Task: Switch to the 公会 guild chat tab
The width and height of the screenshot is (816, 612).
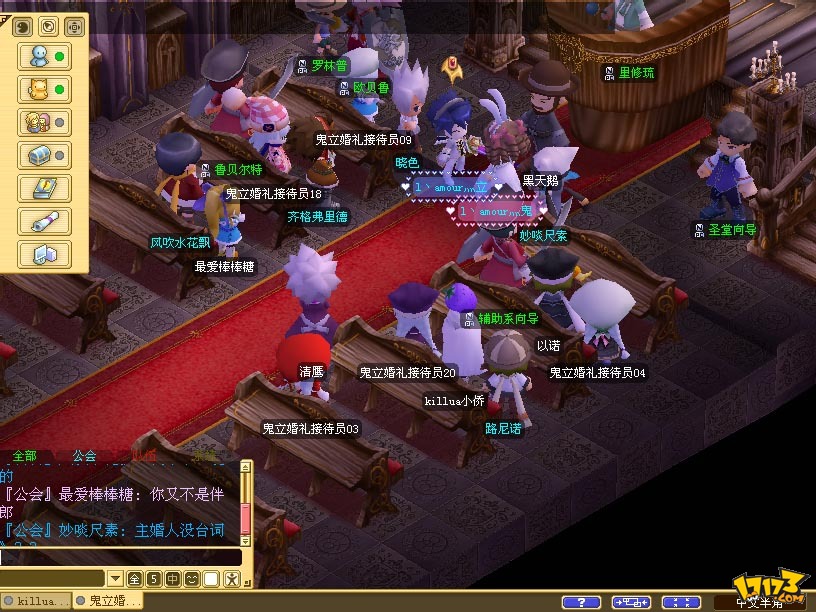Action: click(x=84, y=456)
